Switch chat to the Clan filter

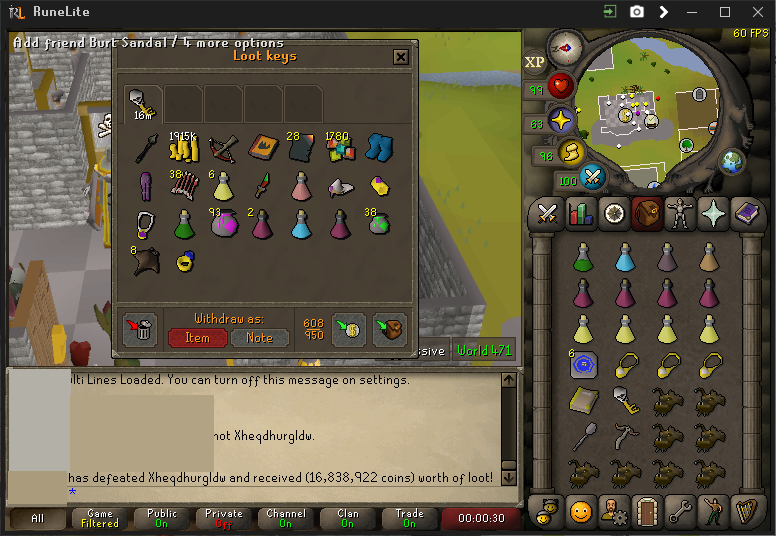(x=348, y=518)
